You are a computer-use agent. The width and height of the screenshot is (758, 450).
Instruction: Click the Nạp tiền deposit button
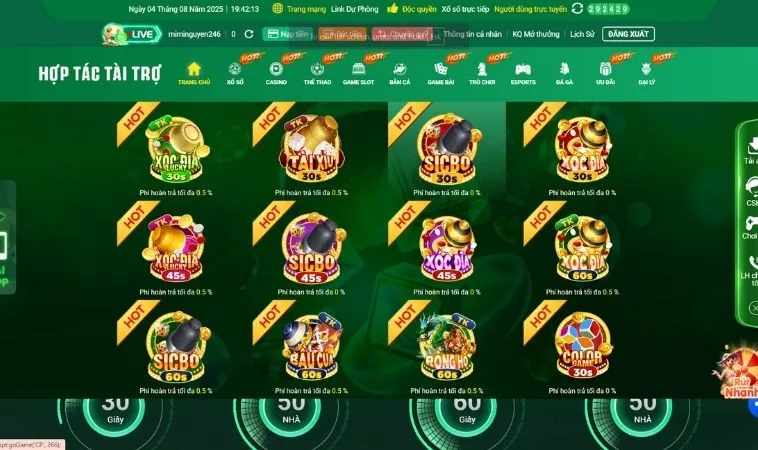(x=288, y=34)
